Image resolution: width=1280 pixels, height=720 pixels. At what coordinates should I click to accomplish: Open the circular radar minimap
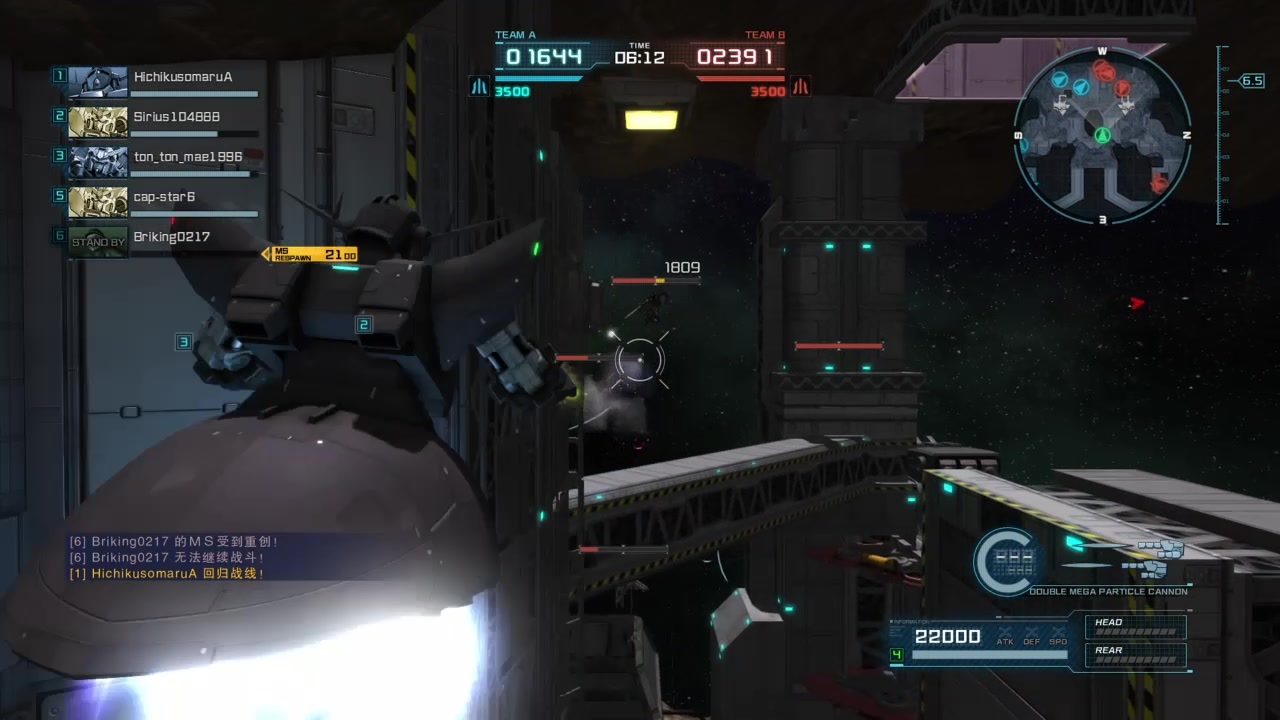1102,133
